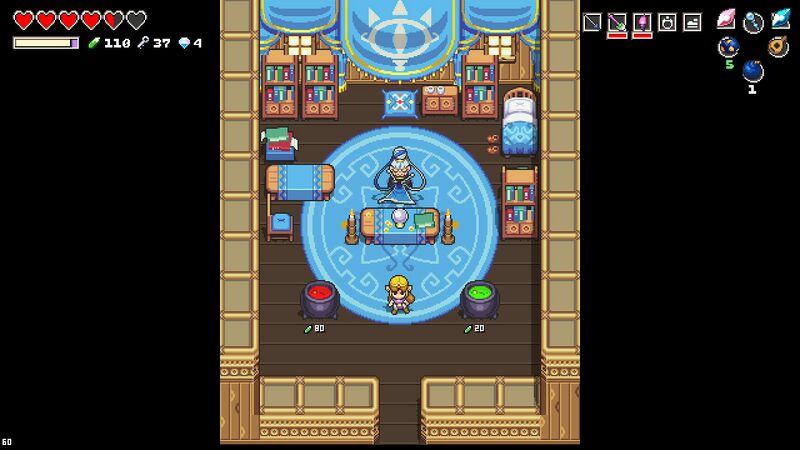Select the ring equipment slot

(x=667, y=22)
